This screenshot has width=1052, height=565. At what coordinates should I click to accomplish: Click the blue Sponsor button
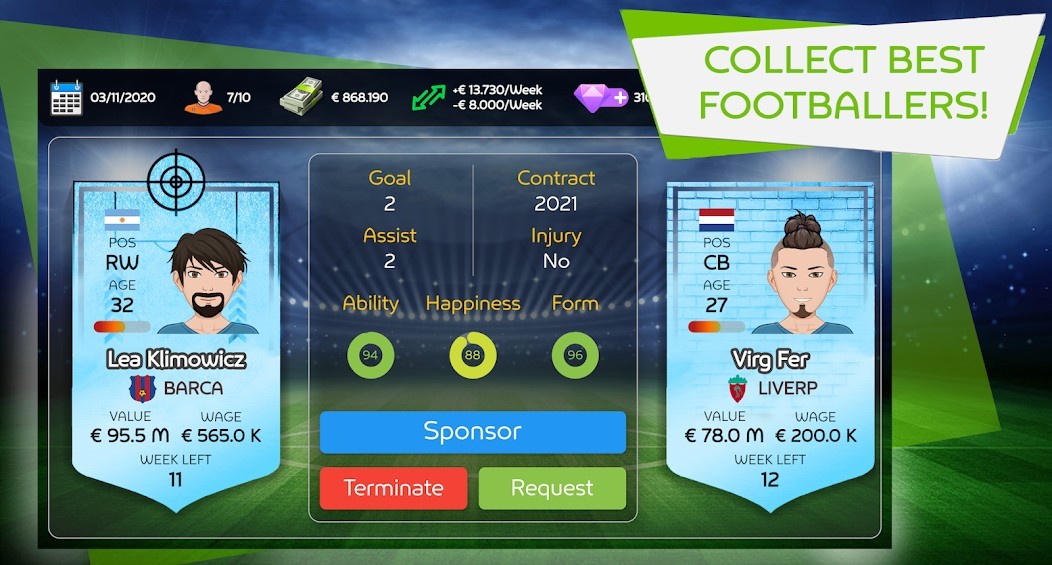pyautogui.click(x=472, y=432)
